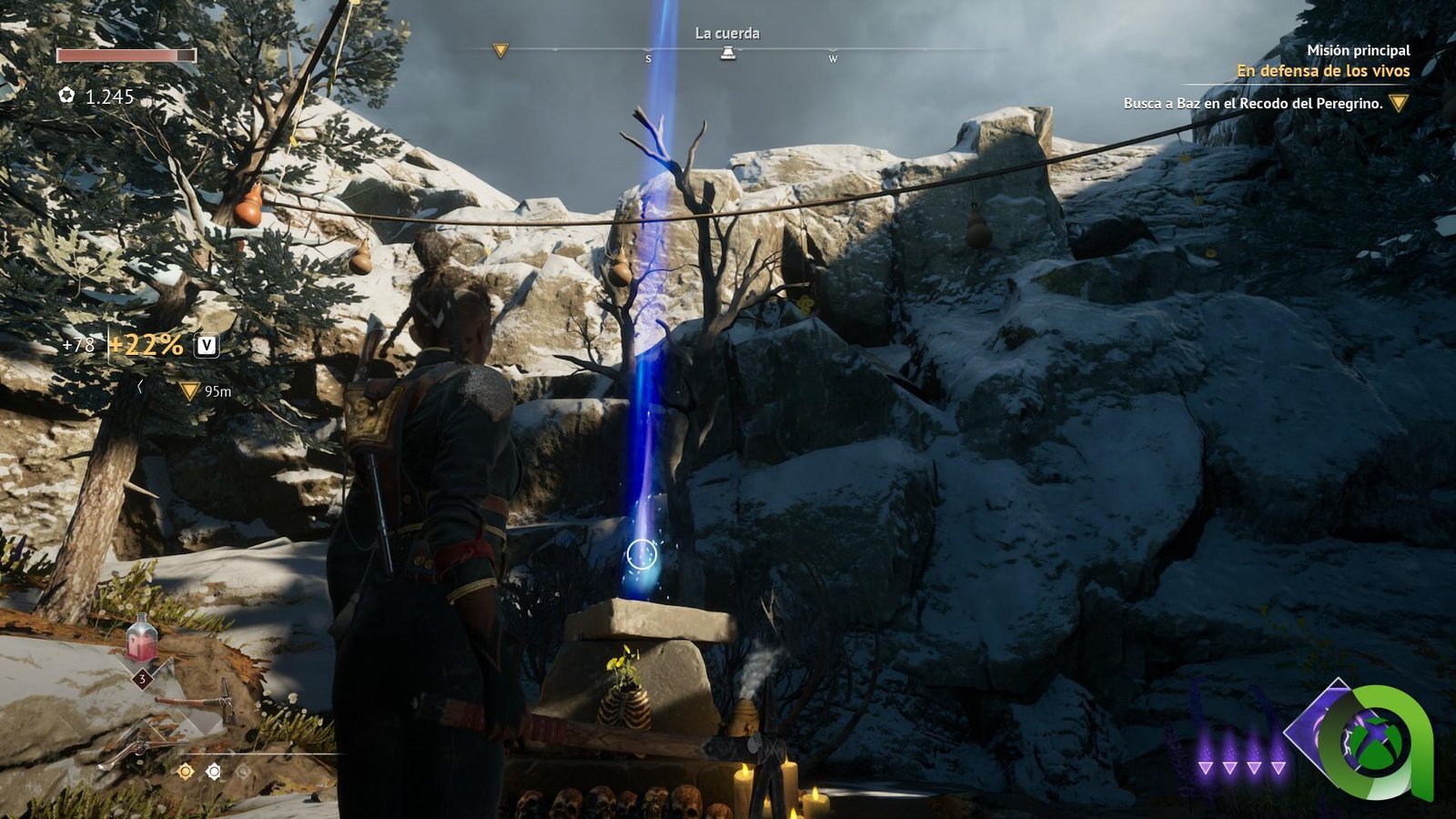Select the red healing flask icon

(x=141, y=639)
